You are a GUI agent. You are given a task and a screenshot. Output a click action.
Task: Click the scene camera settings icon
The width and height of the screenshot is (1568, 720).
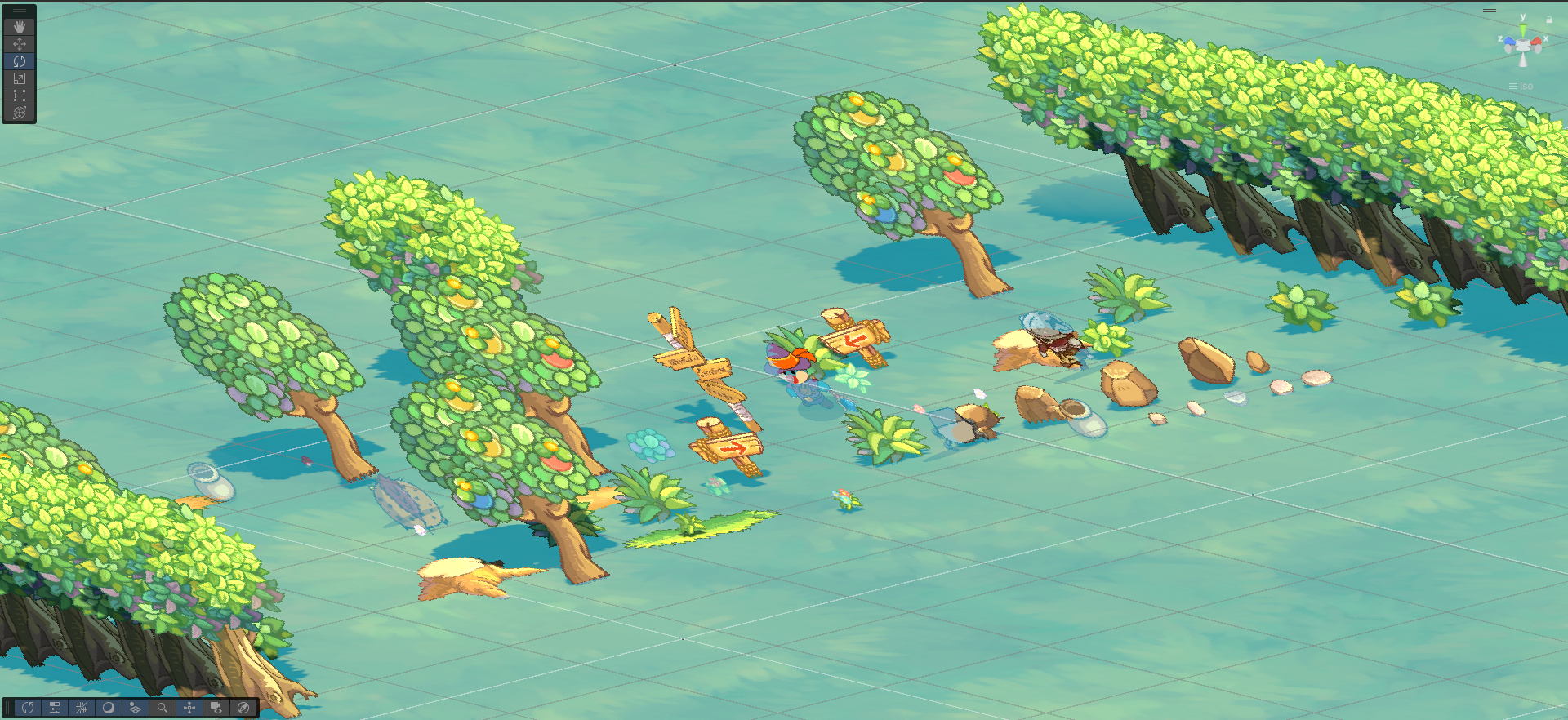216,708
